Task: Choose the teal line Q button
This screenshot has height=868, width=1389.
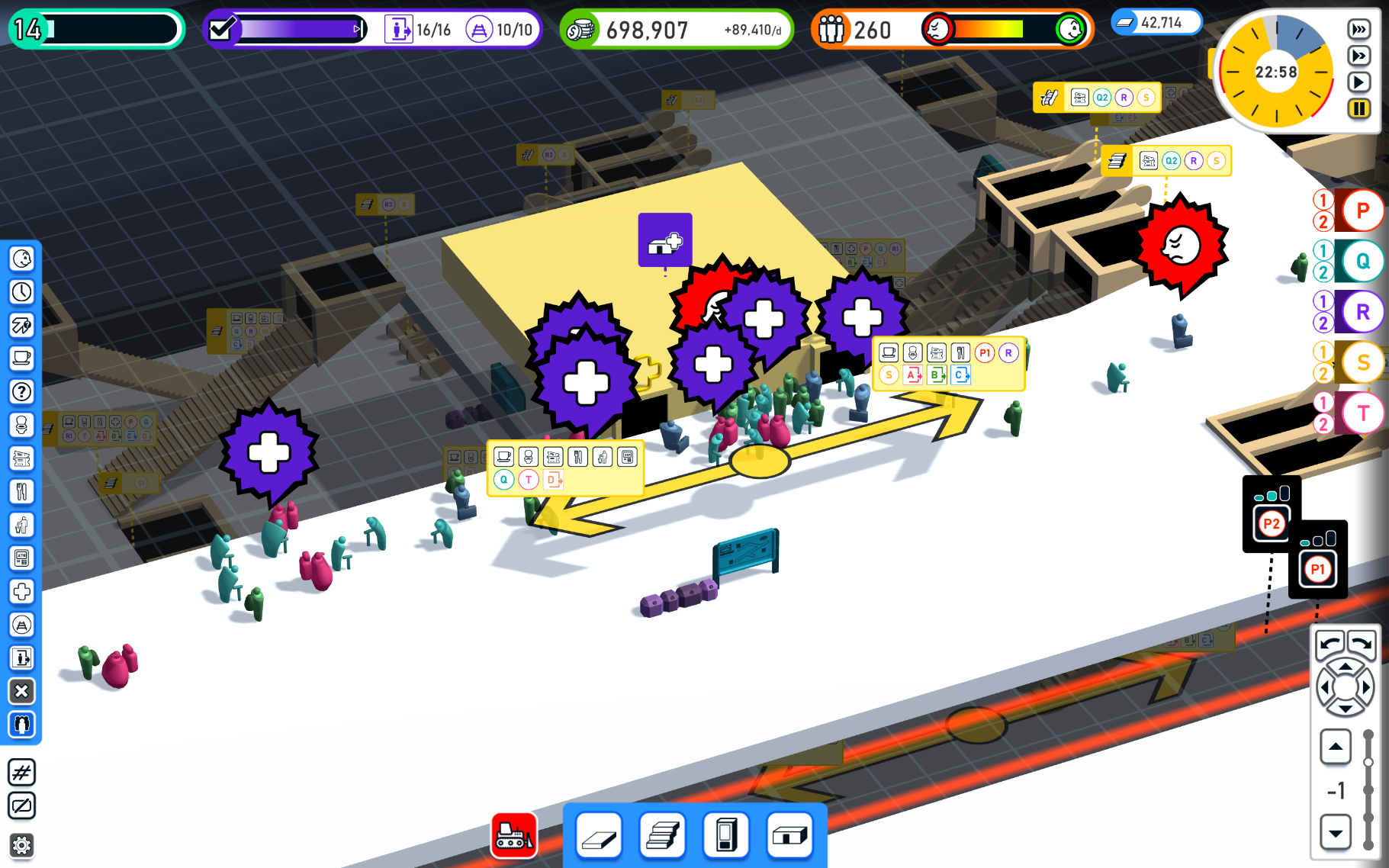Action: pos(1362,262)
